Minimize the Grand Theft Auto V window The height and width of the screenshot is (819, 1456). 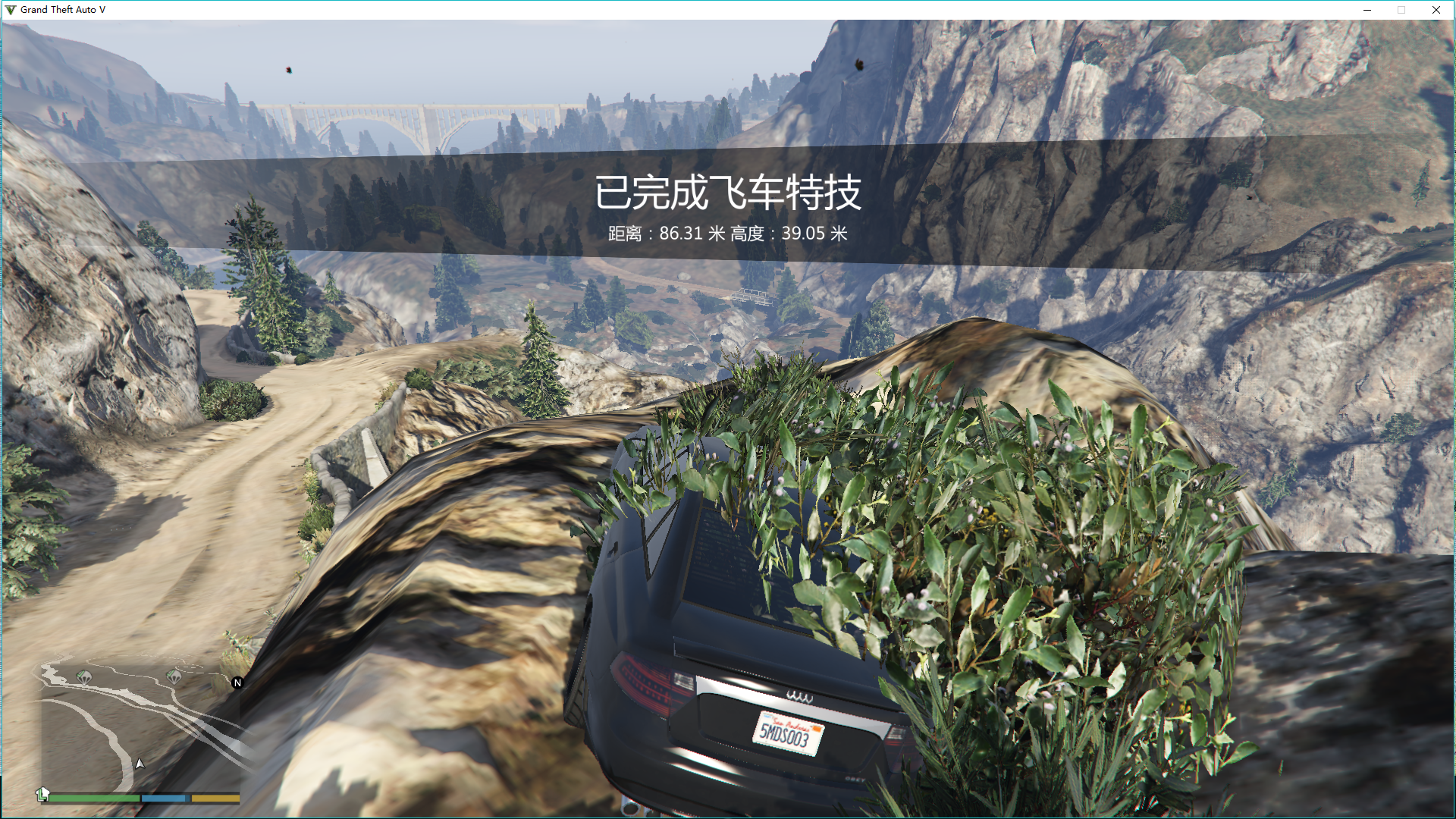point(1367,10)
